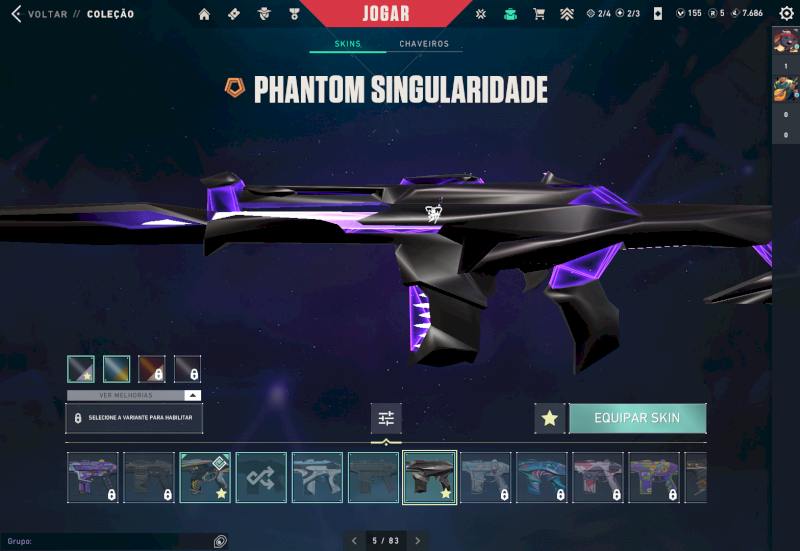800x551 pixels.
Task: Open the home screen icon
Action: [205, 14]
